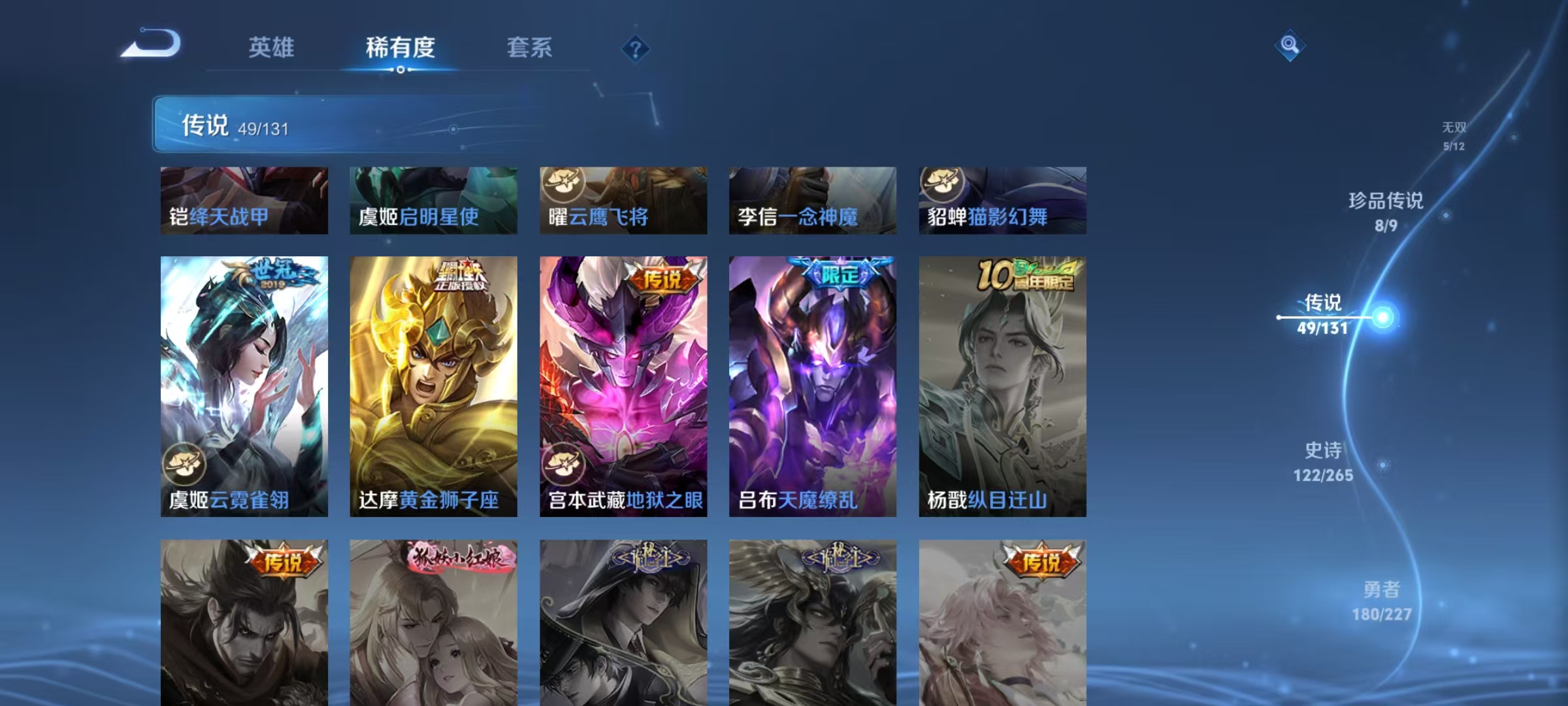This screenshot has width=1568, height=706.
Task: Open the 吕布天魔缭乱 skin thumbnail
Action: [812, 386]
